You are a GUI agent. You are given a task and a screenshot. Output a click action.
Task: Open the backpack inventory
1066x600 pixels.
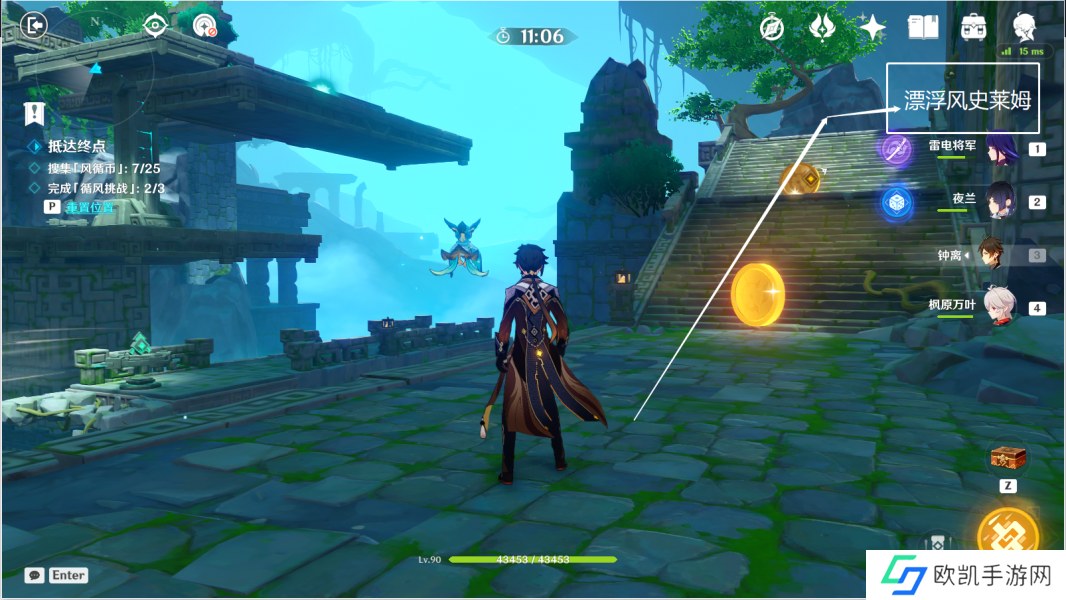click(974, 27)
